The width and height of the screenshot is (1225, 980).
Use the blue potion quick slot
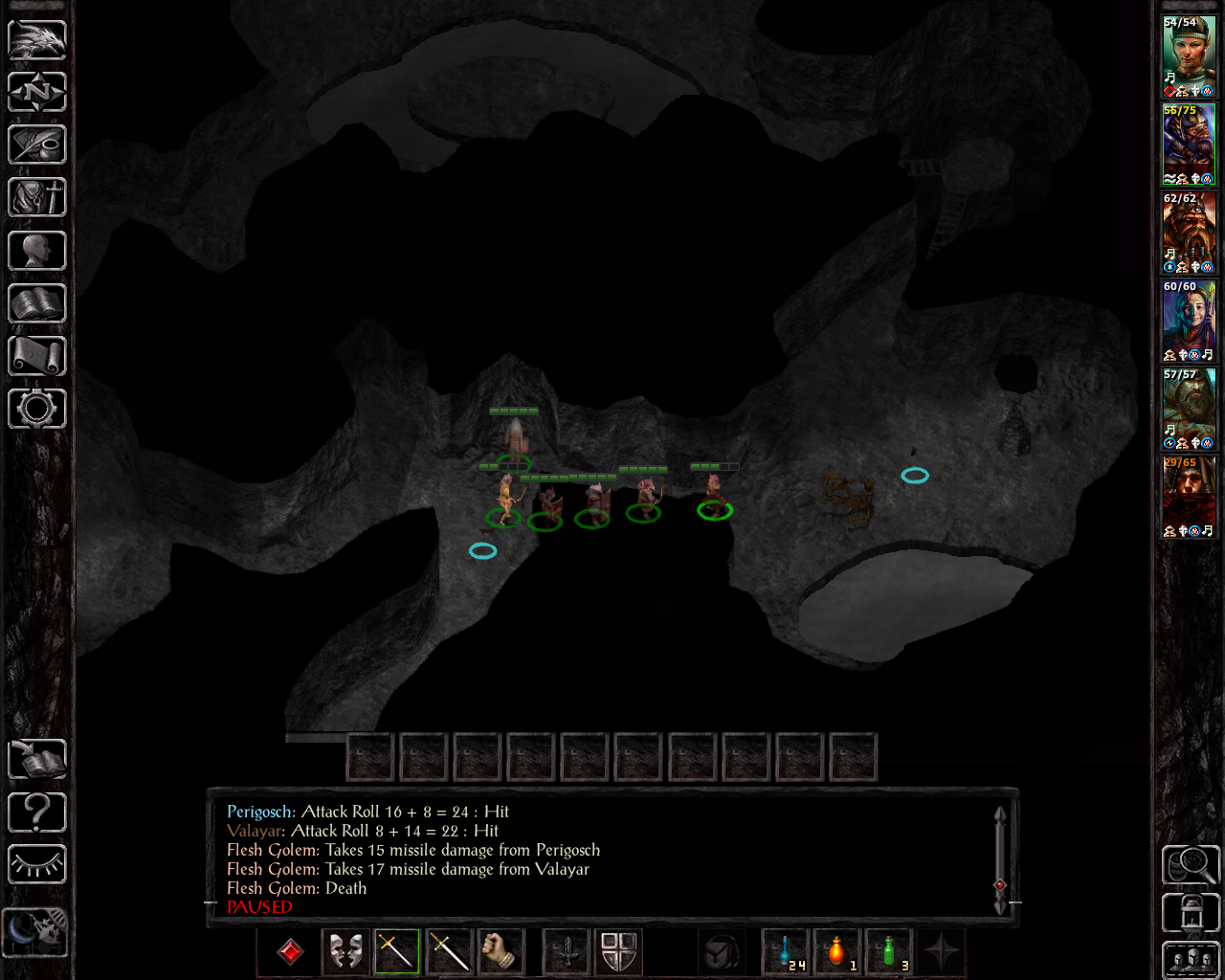[x=786, y=952]
